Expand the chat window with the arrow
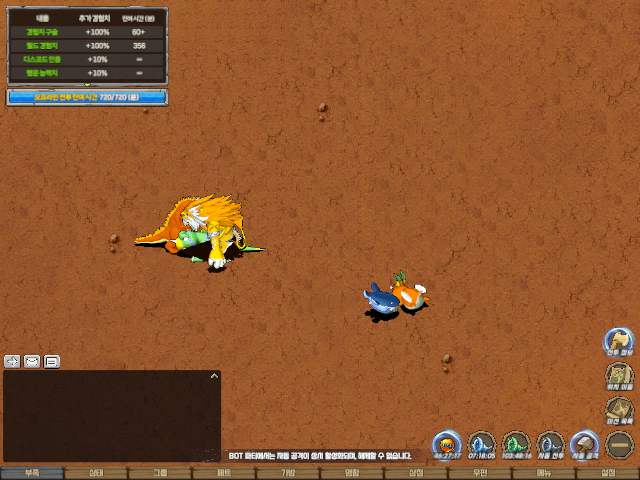The height and width of the screenshot is (480, 640). [x=213, y=376]
